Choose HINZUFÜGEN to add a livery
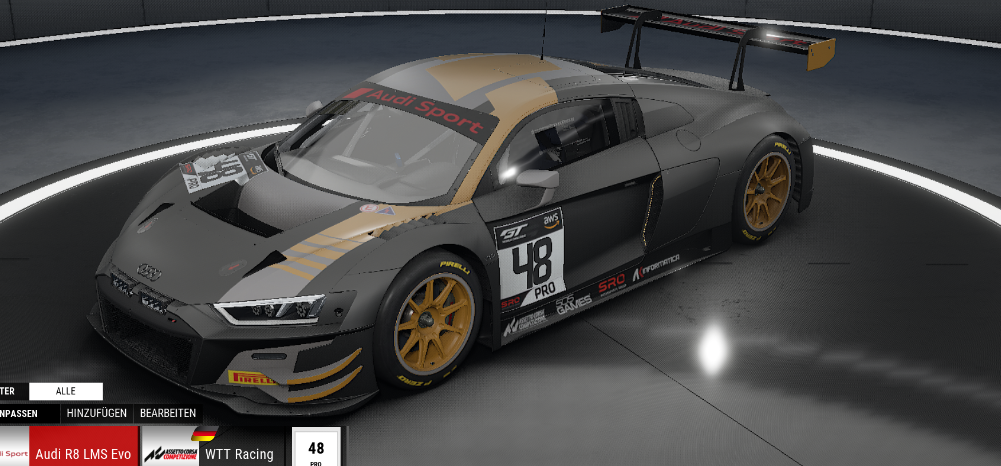Screen dimensions: 1001x466 tap(96, 413)
